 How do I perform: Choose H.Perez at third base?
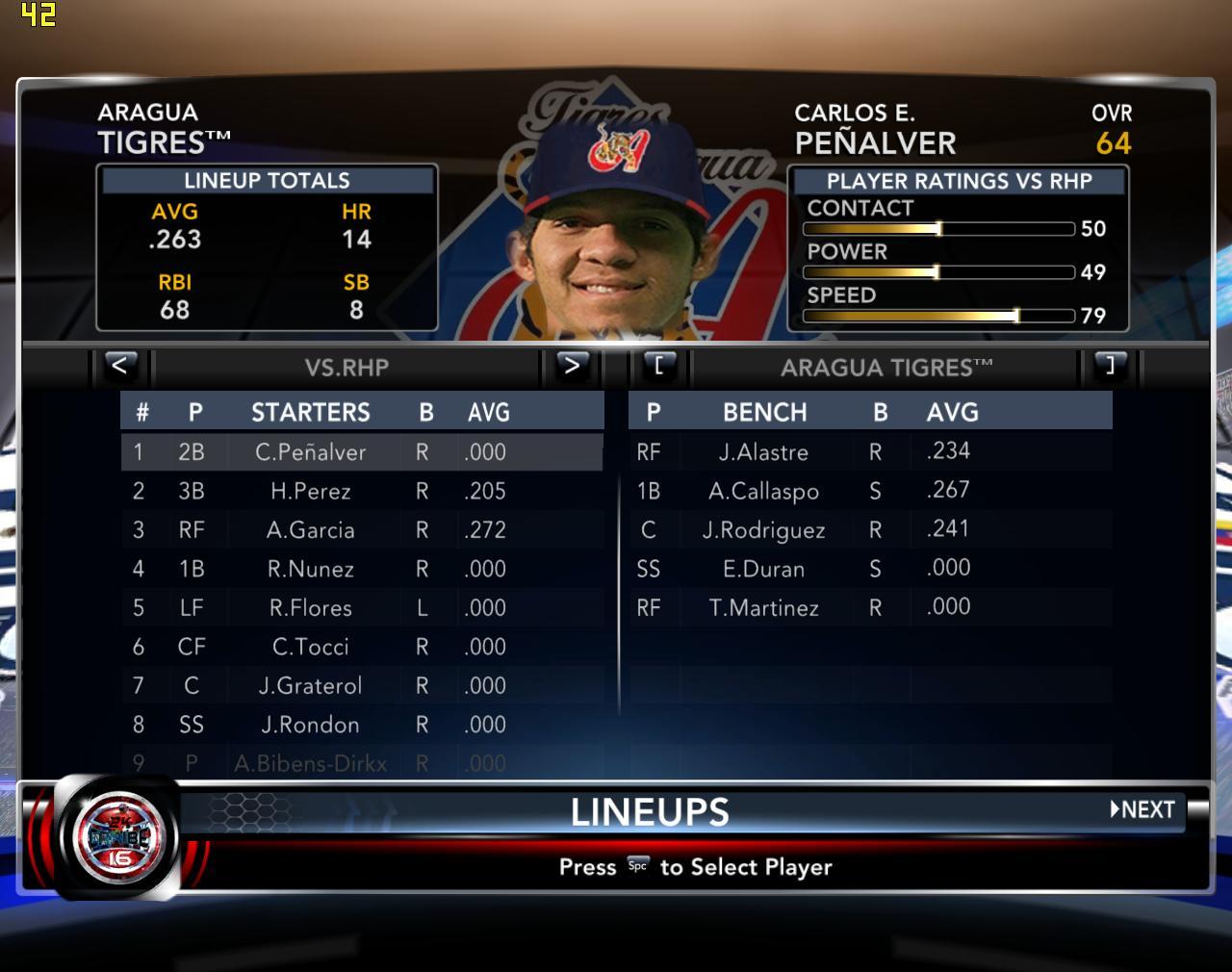pyautogui.click(x=310, y=492)
